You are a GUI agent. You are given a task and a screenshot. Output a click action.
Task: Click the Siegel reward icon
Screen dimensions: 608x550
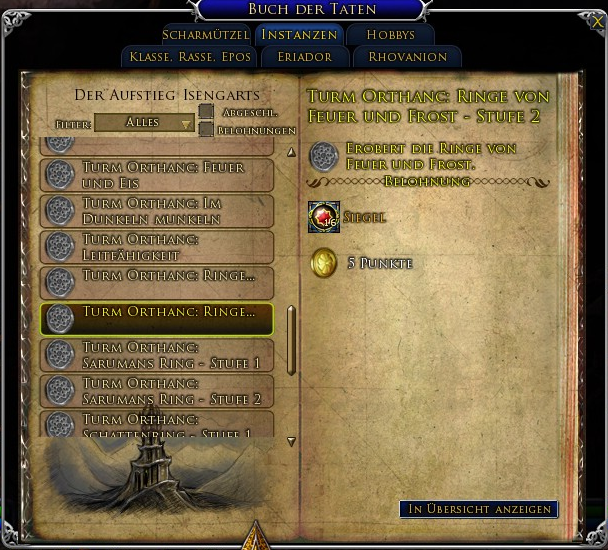click(x=324, y=217)
